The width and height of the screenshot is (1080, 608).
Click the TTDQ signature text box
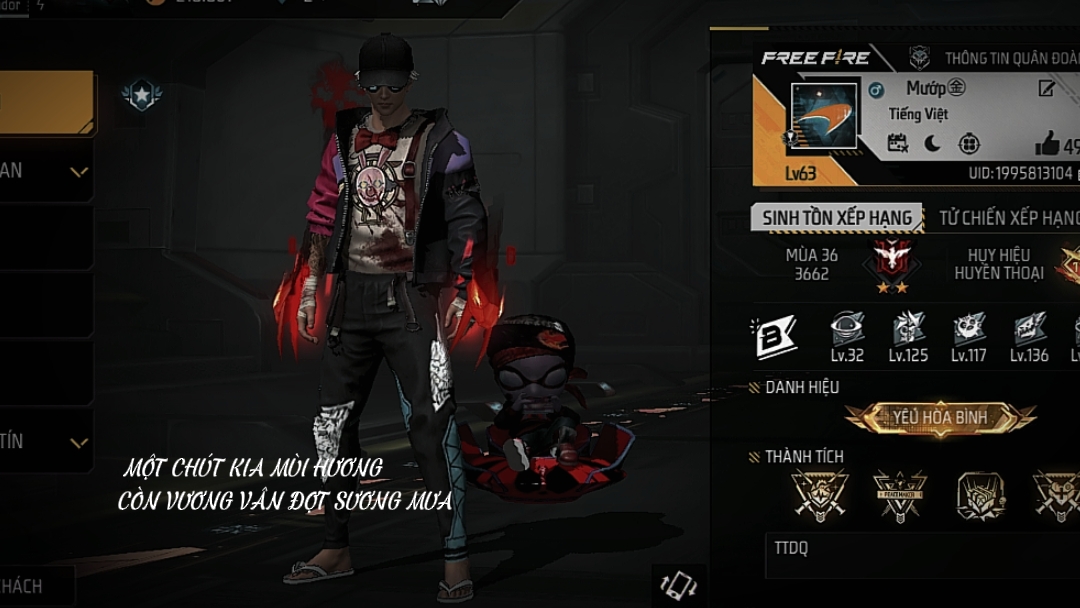[x=920, y=555]
